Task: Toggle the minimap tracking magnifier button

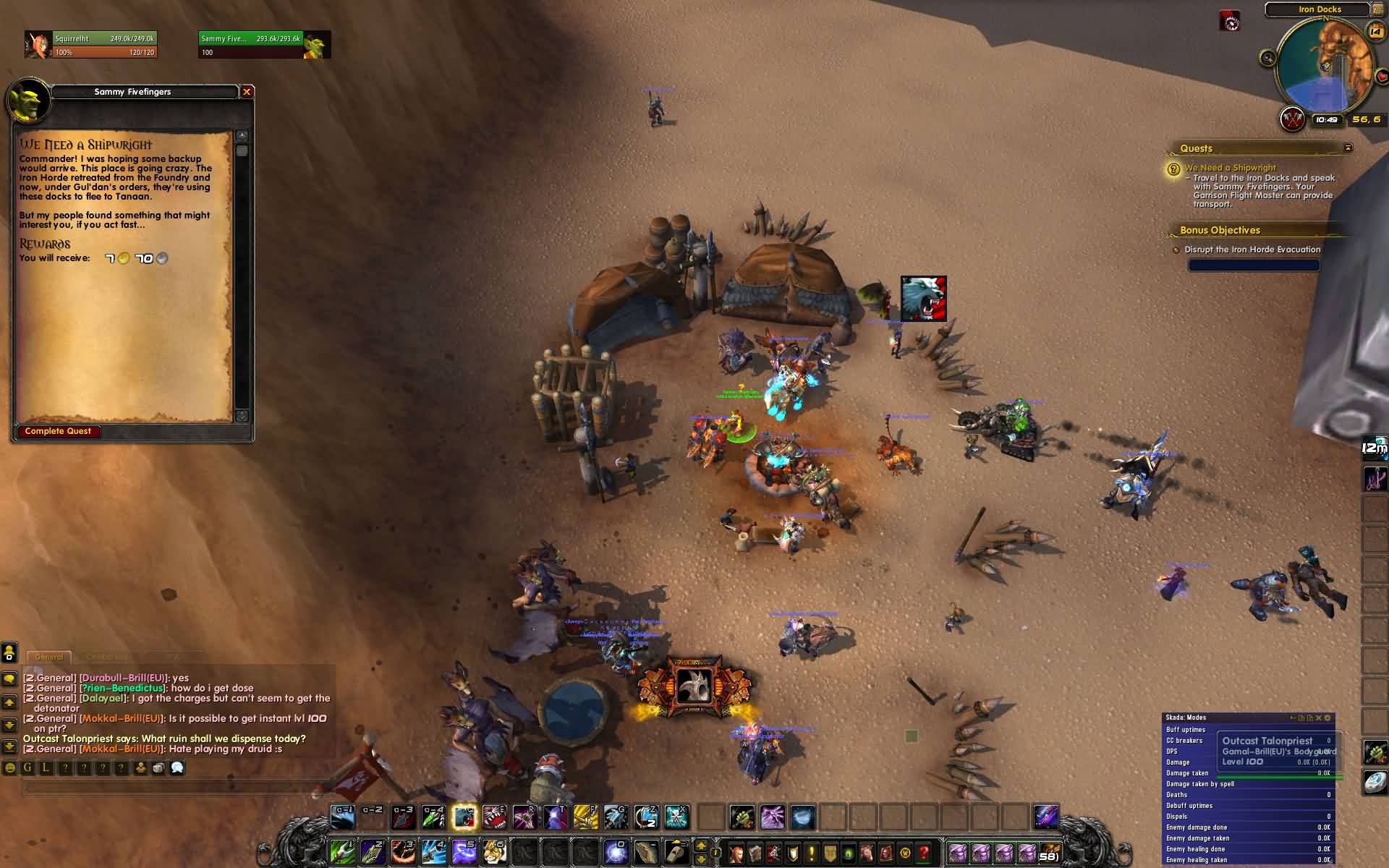Action: point(1267,59)
